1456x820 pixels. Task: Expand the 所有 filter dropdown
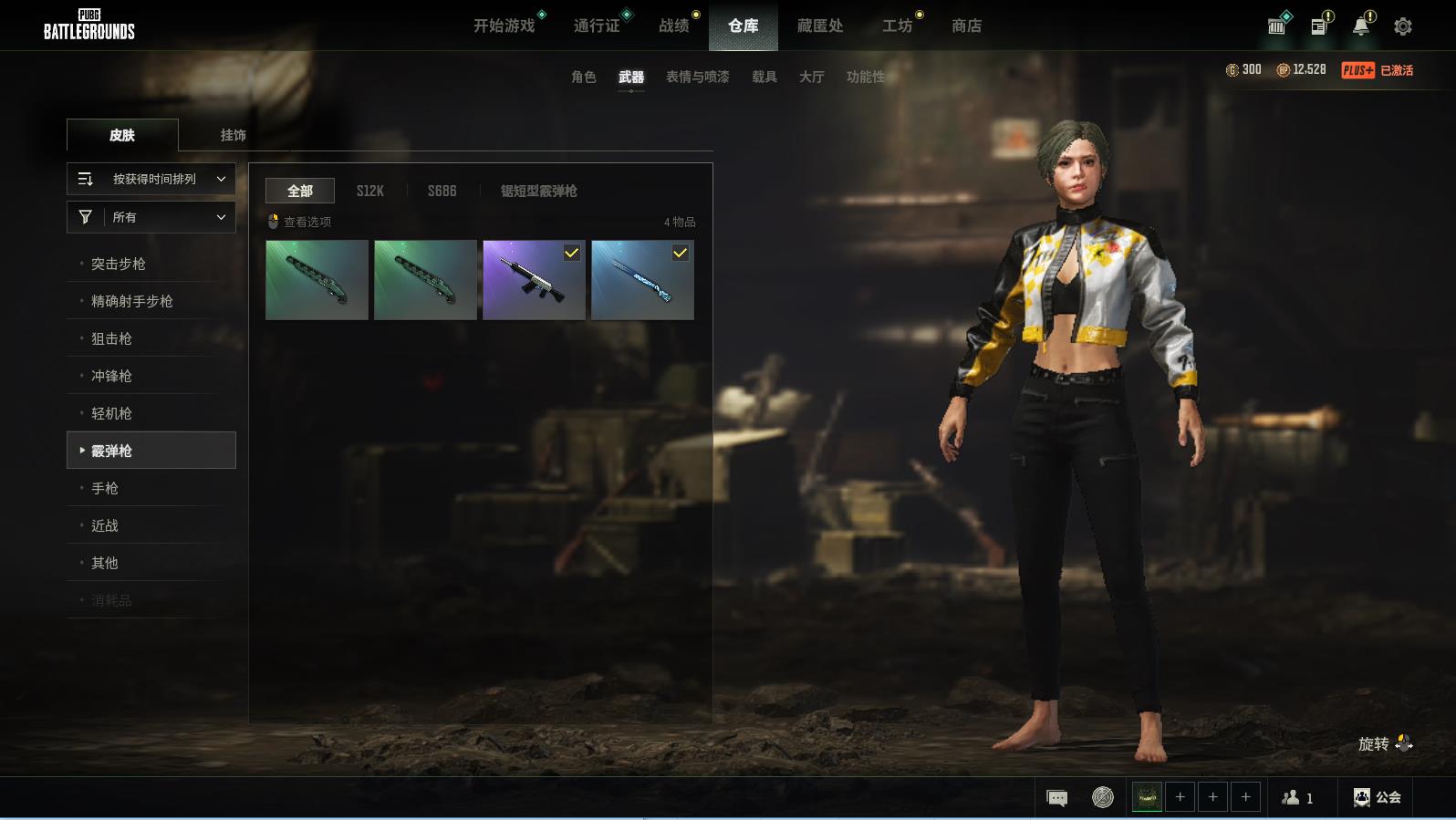151,217
